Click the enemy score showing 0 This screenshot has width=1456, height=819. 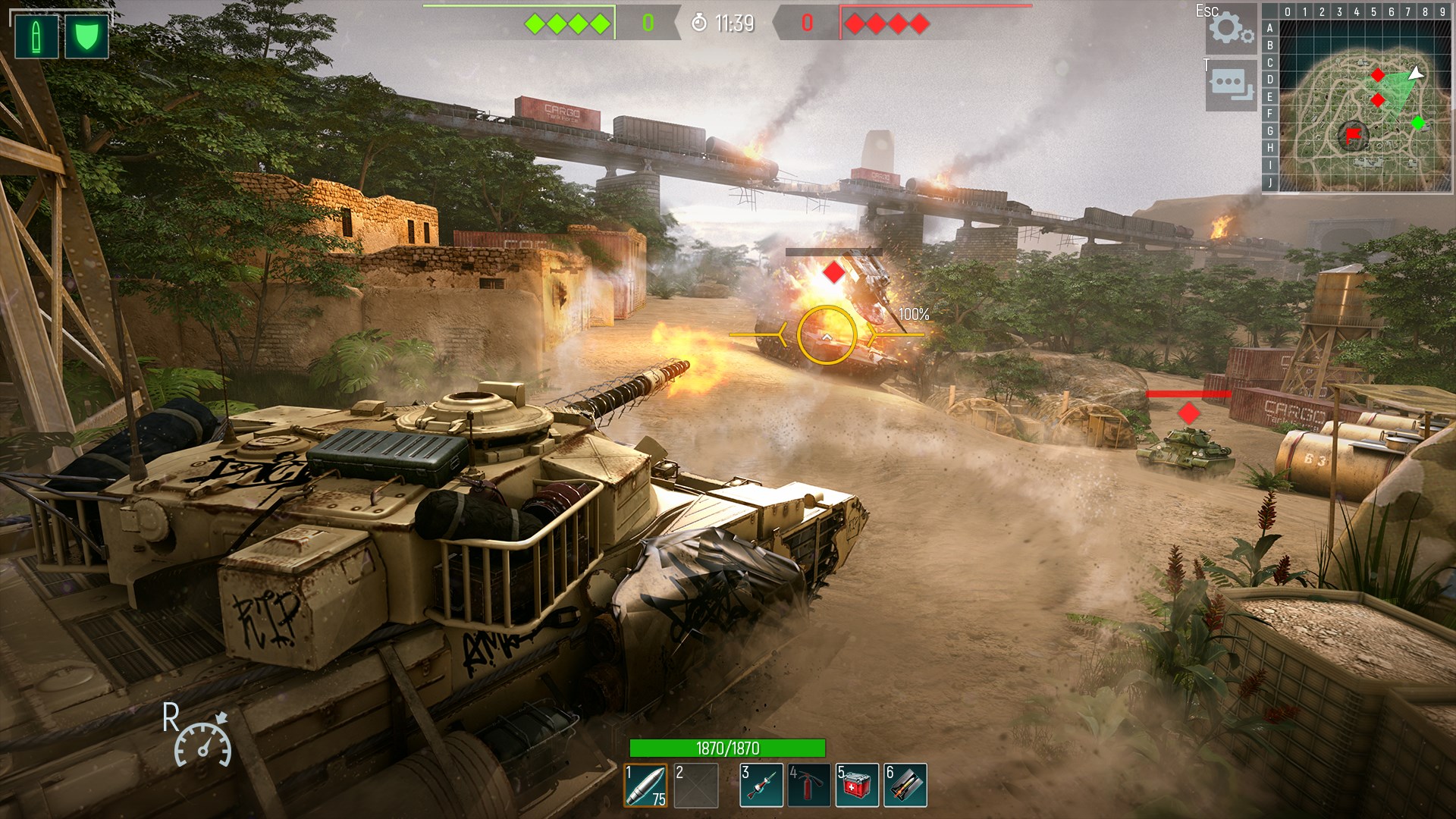click(x=808, y=23)
